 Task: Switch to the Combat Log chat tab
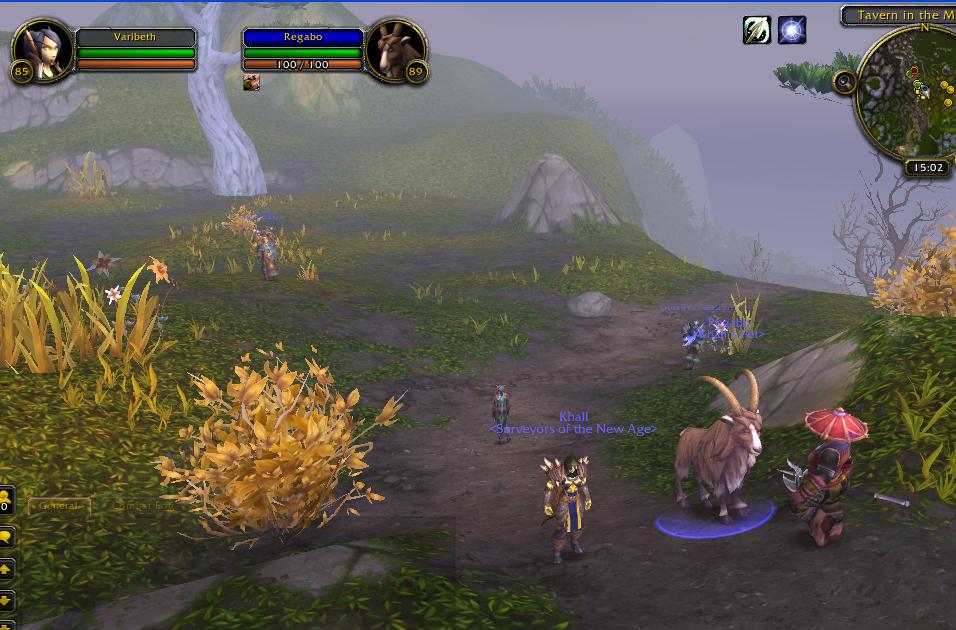click(142, 506)
